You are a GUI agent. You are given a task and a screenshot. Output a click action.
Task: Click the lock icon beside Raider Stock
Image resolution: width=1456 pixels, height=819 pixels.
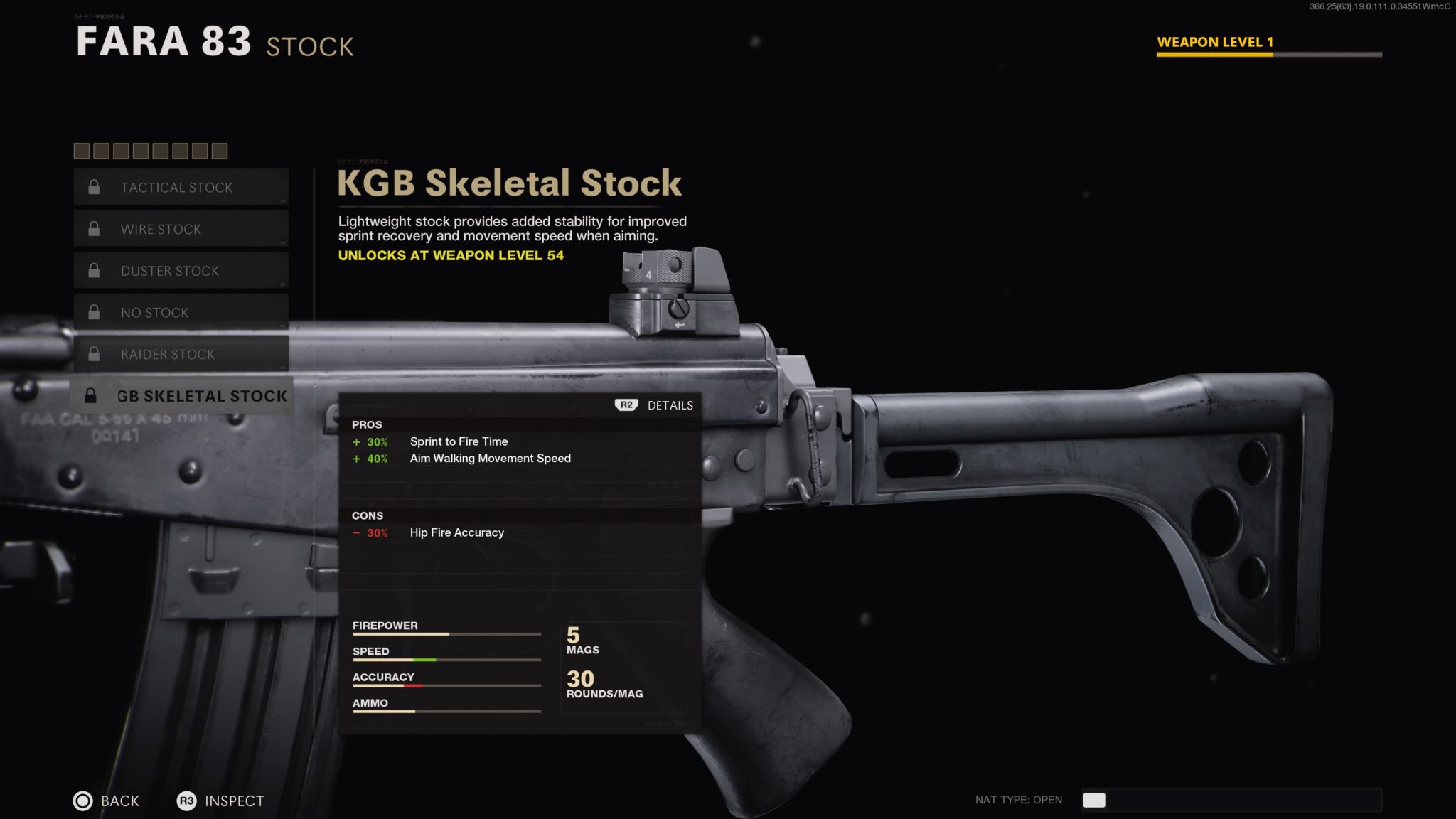pyautogui.click(x=93, y=354)
